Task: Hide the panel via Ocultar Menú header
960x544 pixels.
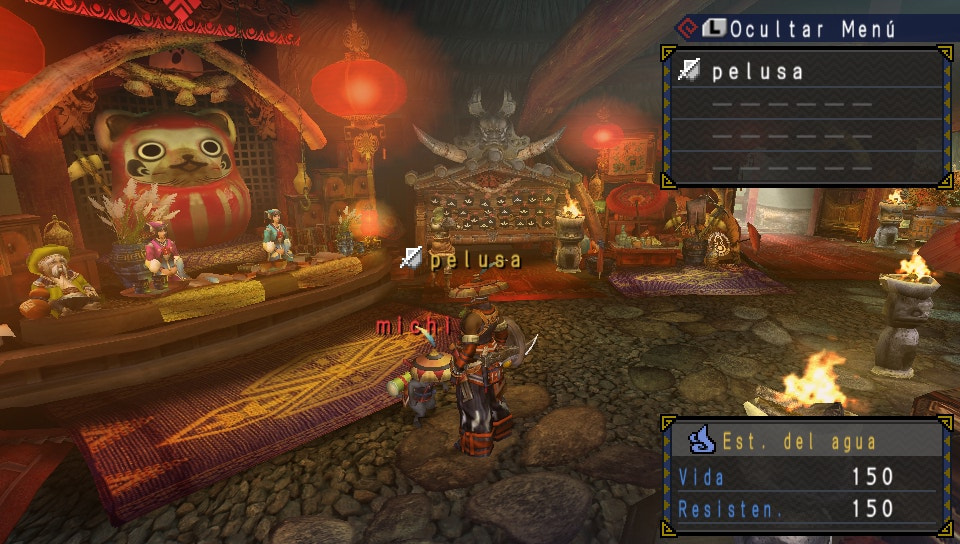Action: tap(810, 29)
